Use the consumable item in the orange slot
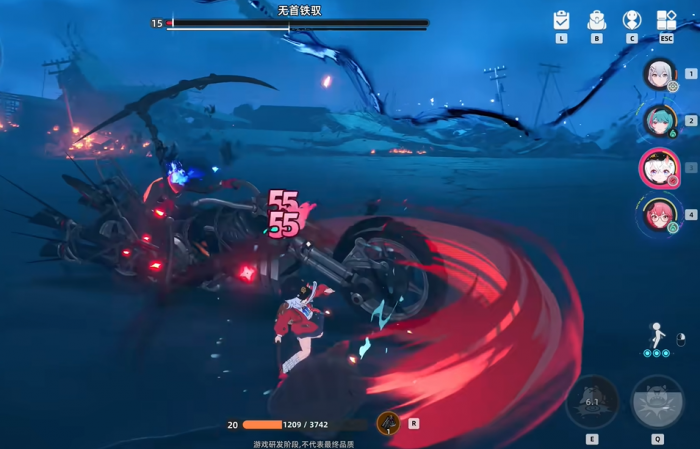 pos(388,423)
